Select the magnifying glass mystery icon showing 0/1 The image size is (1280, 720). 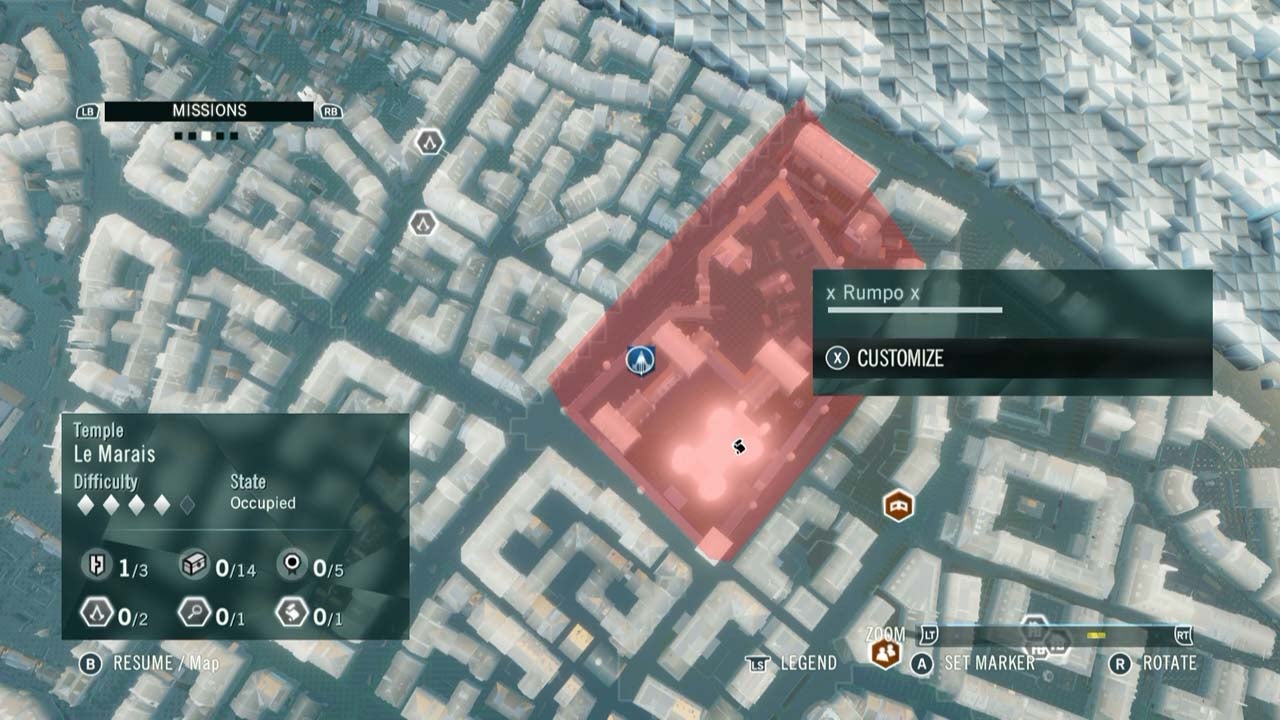pyautogui.click(x=197, y=613)
